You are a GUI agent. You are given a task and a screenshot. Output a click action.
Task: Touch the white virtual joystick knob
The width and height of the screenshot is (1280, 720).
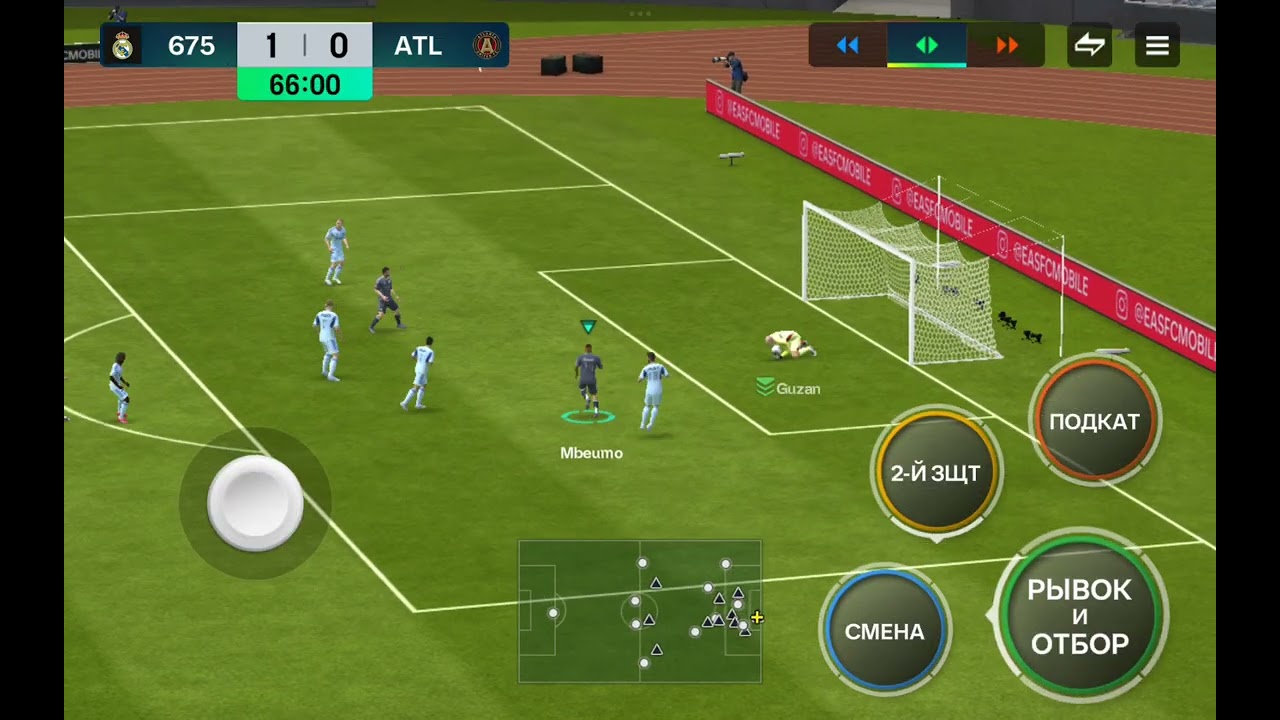[255, 503]
